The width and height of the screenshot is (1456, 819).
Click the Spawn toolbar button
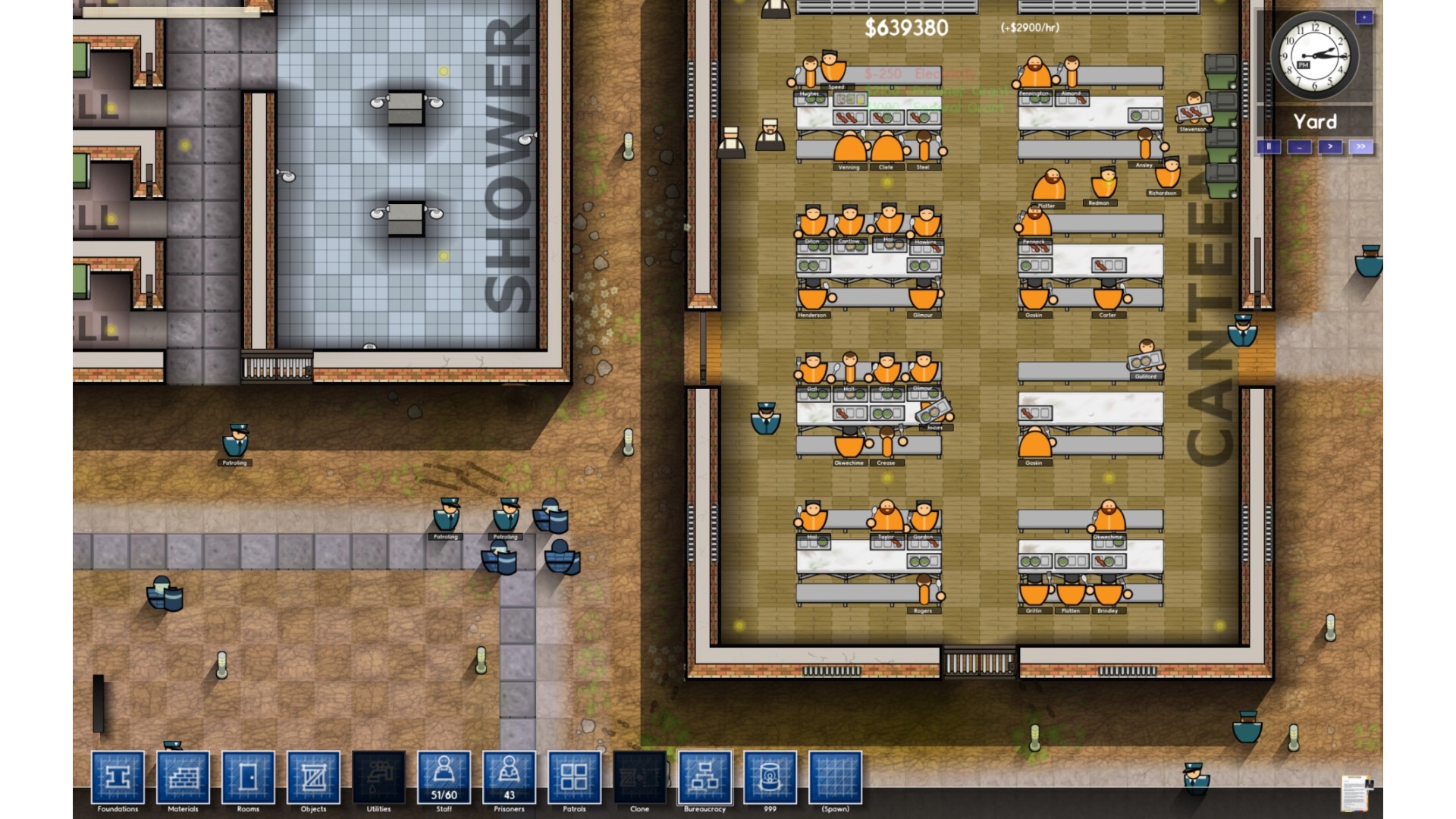[x=835, y=777]
